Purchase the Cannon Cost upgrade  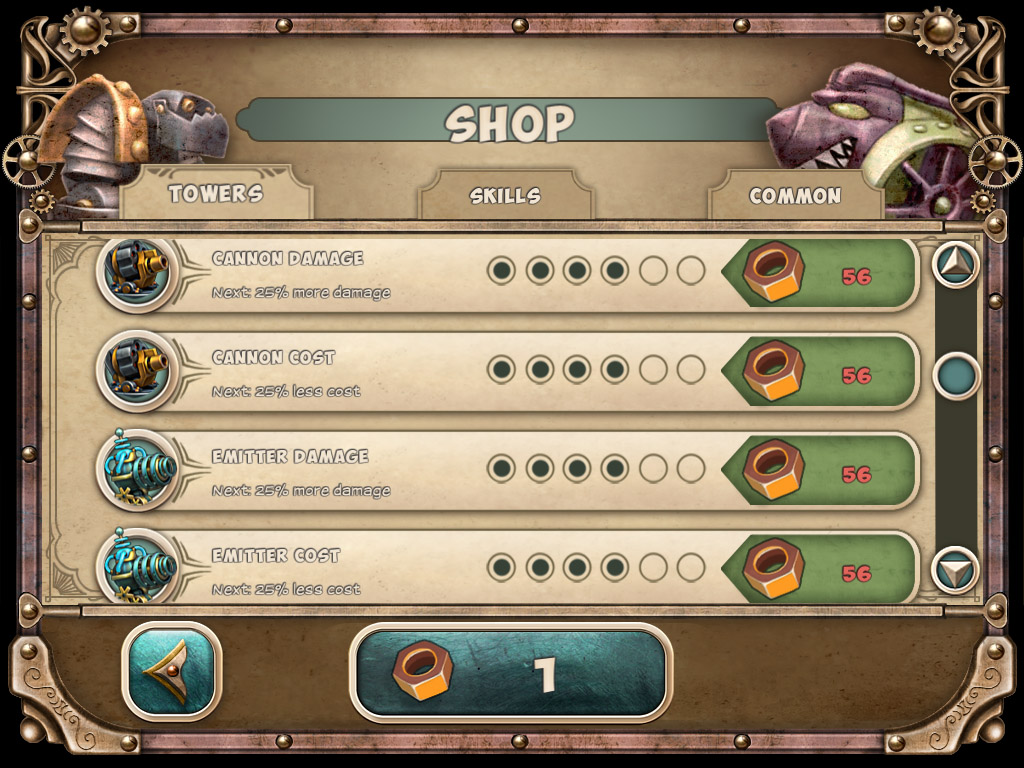click(x=820, y=374)
